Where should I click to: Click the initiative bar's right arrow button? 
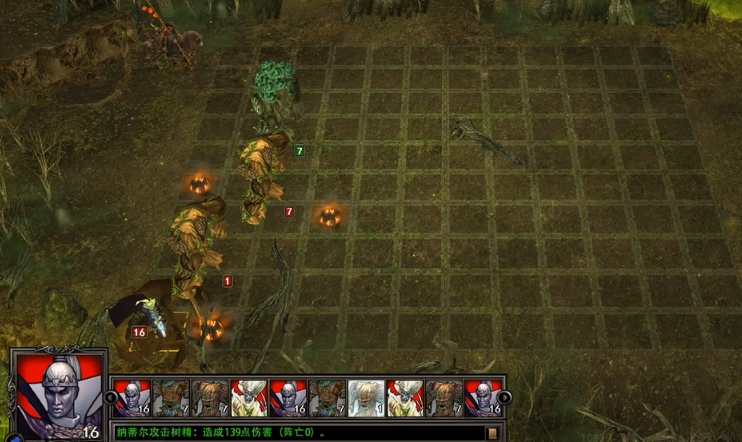click(x=505, y=397)
